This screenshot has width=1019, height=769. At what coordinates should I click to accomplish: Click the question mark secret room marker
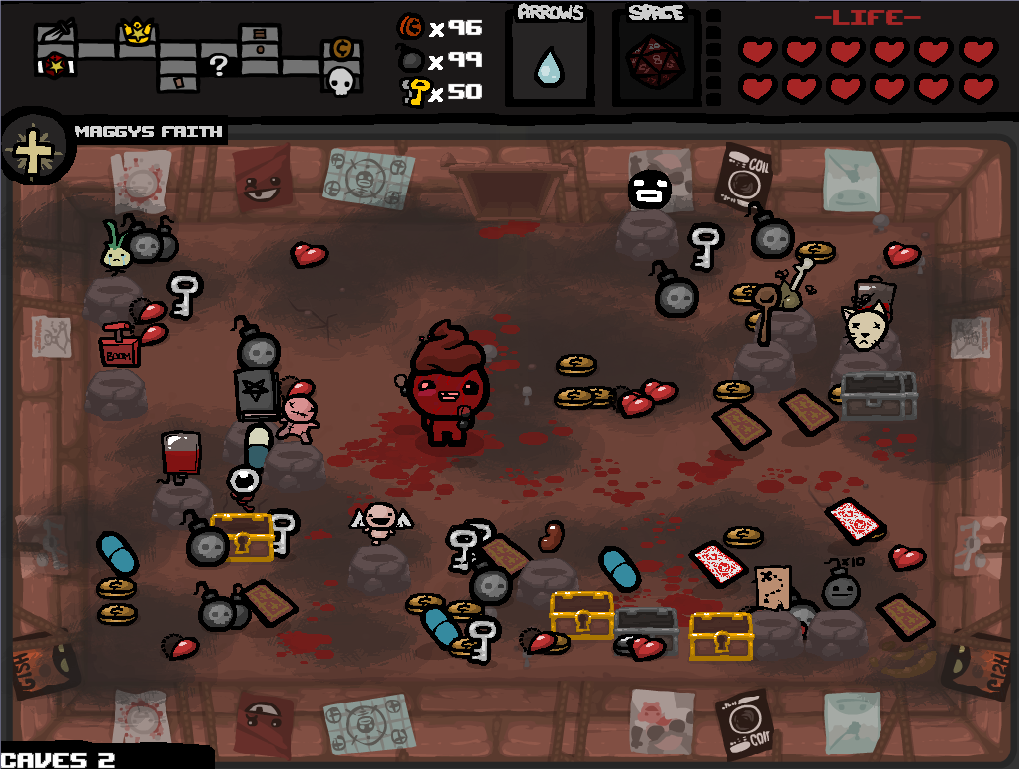pyautogui.click(x=219, y=66)
